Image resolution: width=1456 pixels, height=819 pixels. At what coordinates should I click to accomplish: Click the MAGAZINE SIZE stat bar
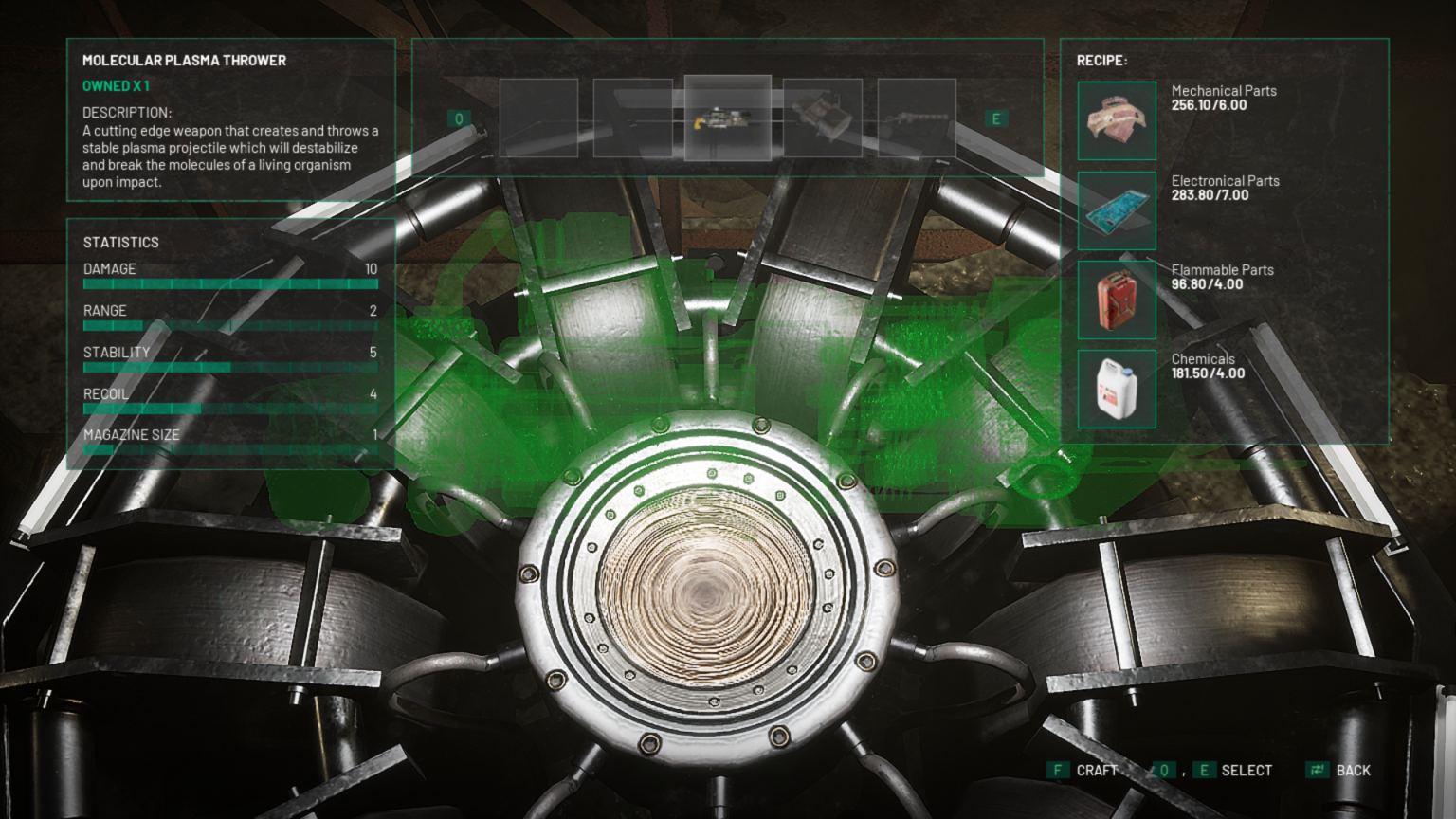click(229, 449)
